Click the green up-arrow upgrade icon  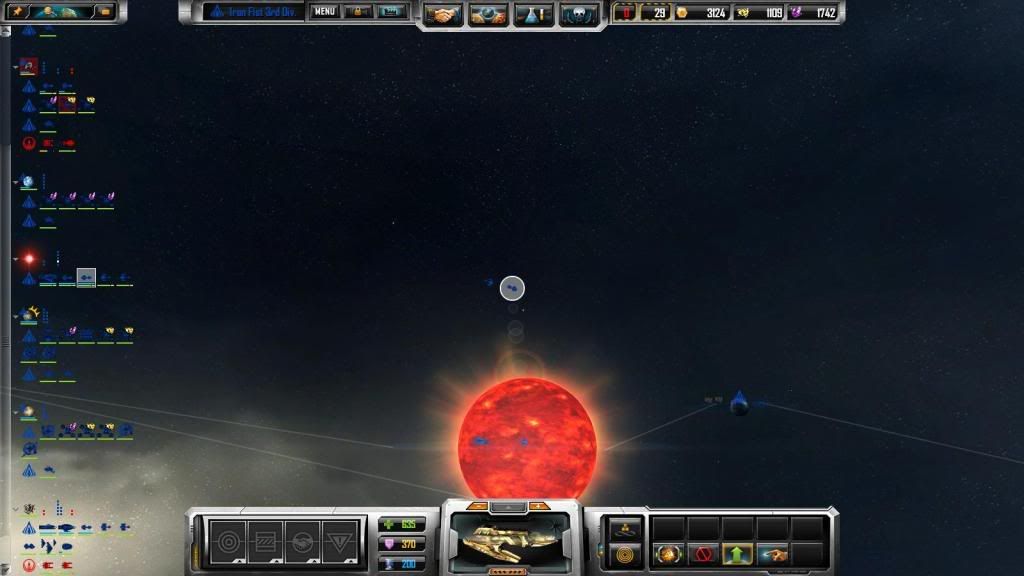coord(737,553)
